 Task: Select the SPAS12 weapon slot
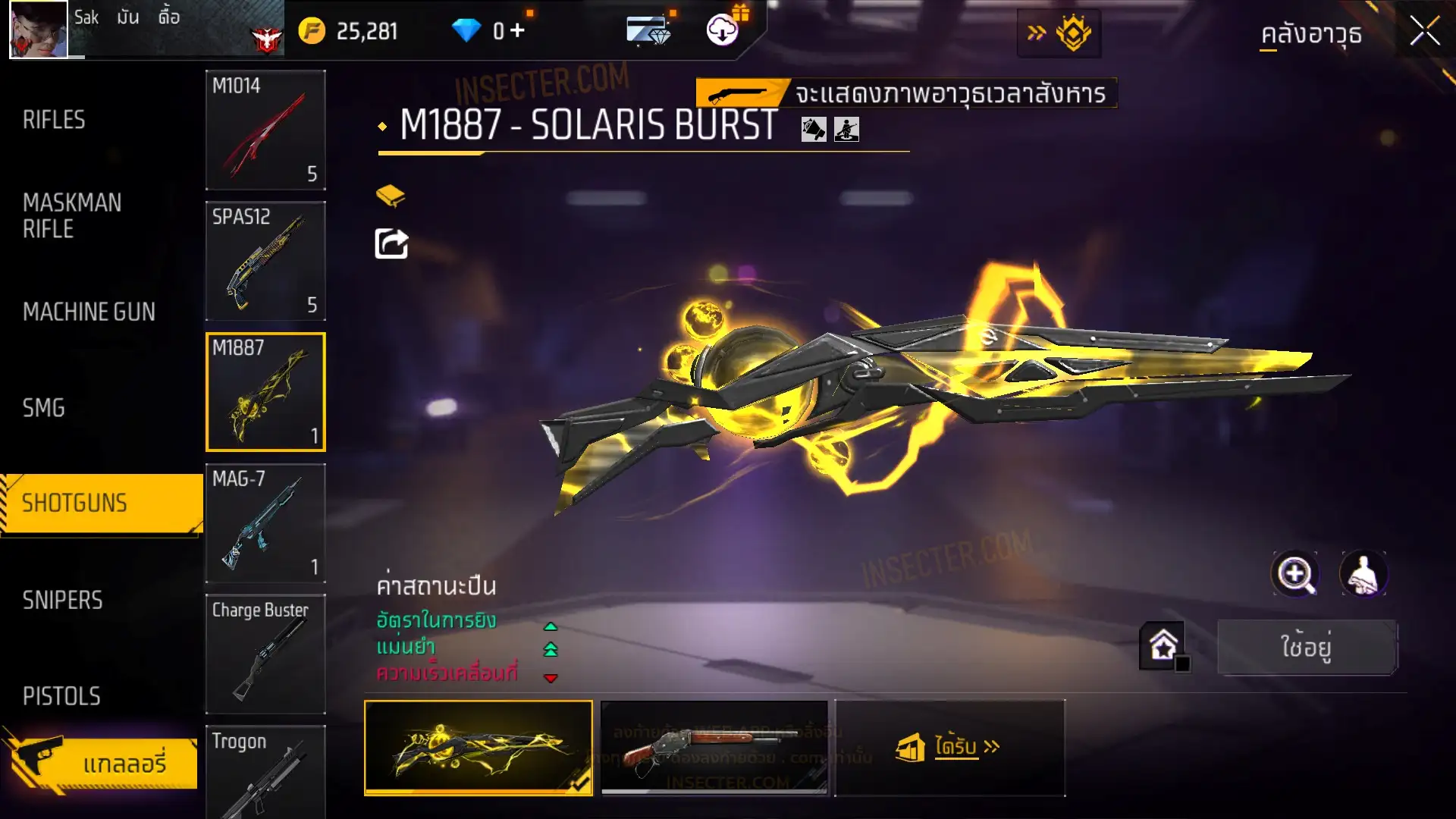coord(265,261)
